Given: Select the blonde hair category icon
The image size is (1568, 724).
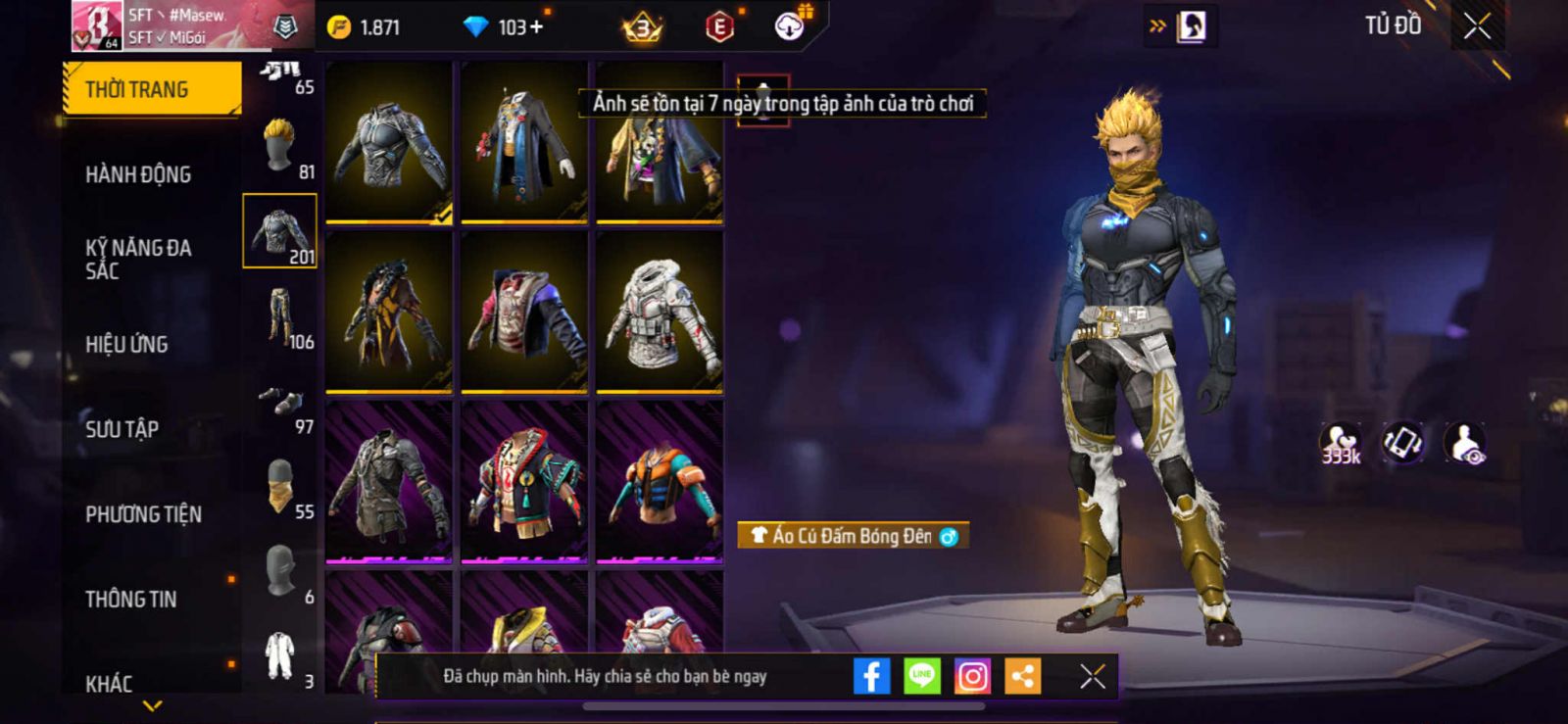Looking at the screenshot, I should pos(280,147).
